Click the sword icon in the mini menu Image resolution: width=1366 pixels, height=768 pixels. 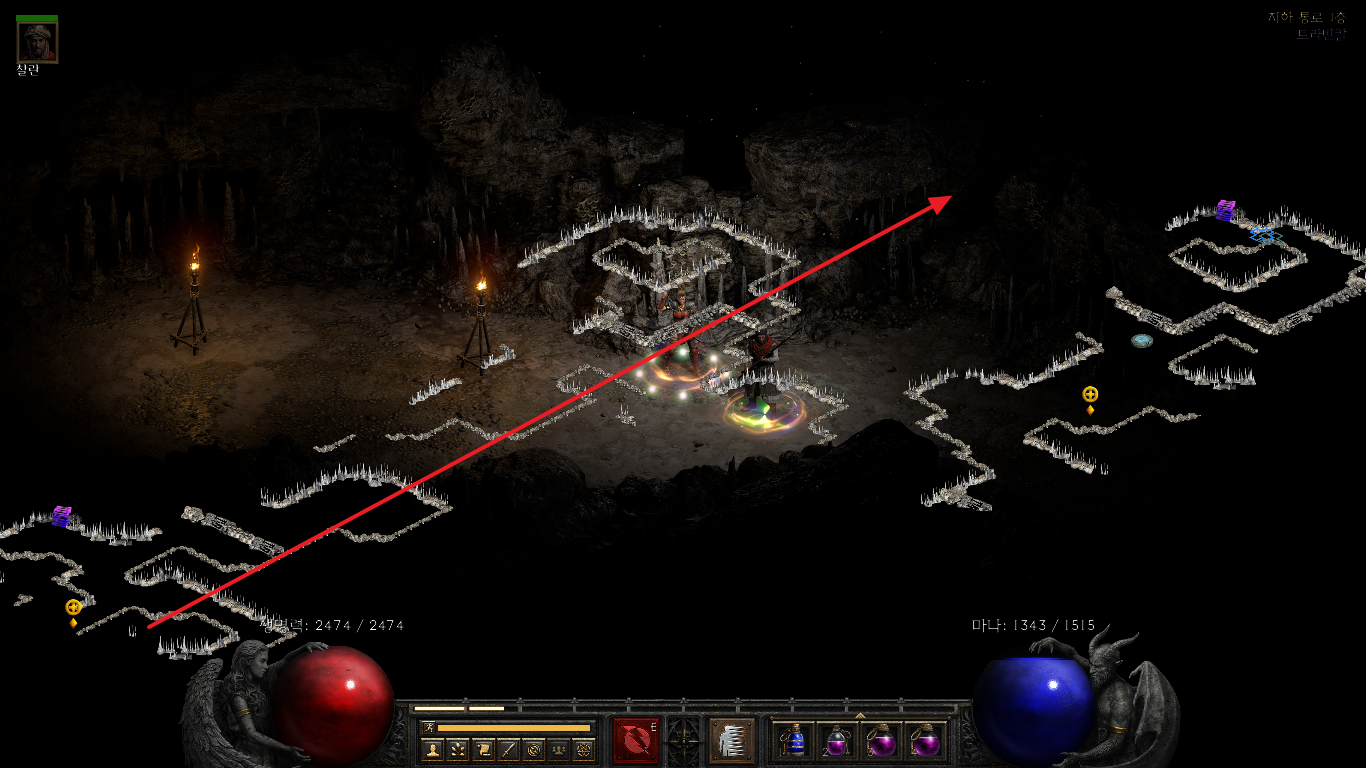[508, 749]
